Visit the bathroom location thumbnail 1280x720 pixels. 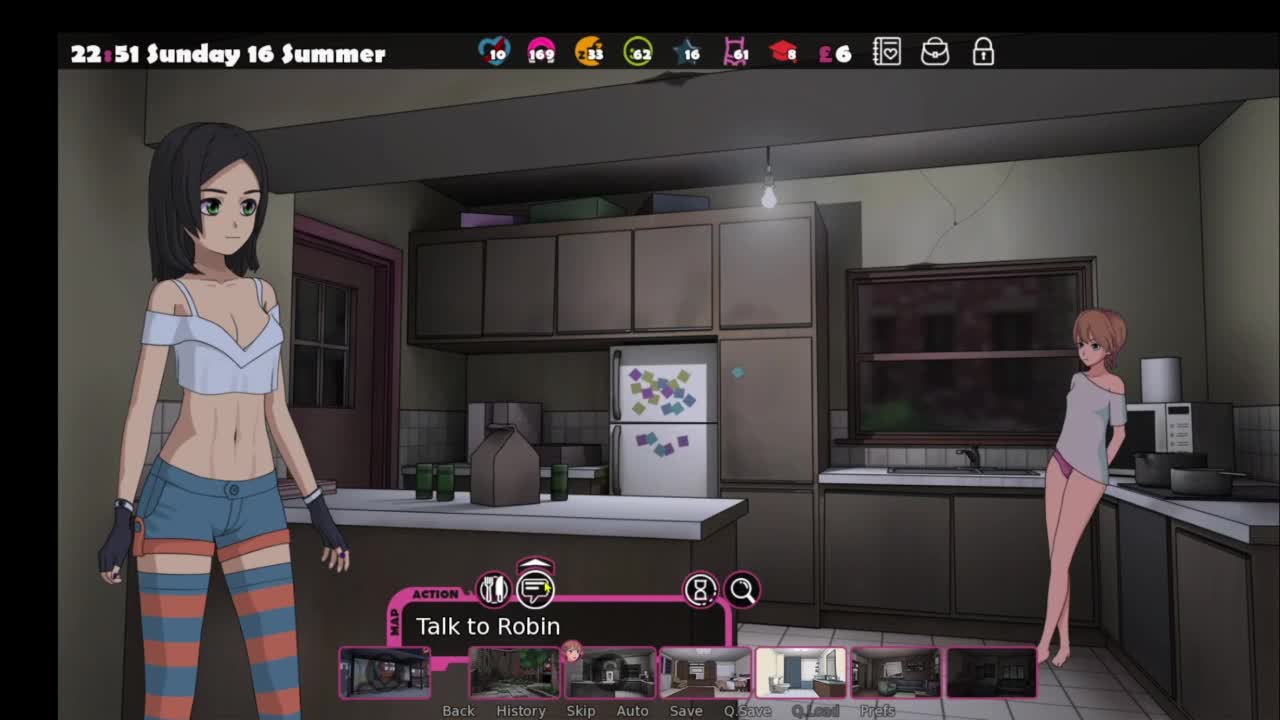(x=800, y=672)
